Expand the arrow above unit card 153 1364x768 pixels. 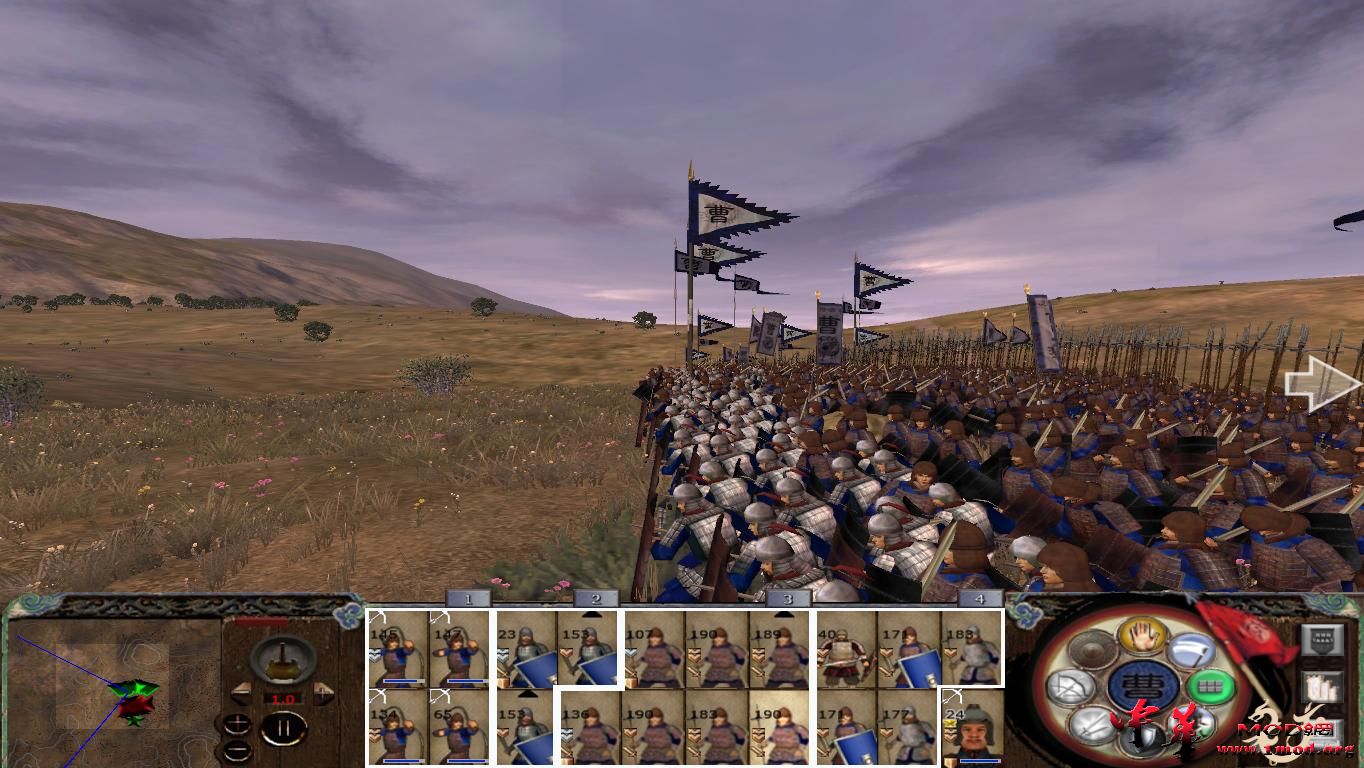point(593,613)
